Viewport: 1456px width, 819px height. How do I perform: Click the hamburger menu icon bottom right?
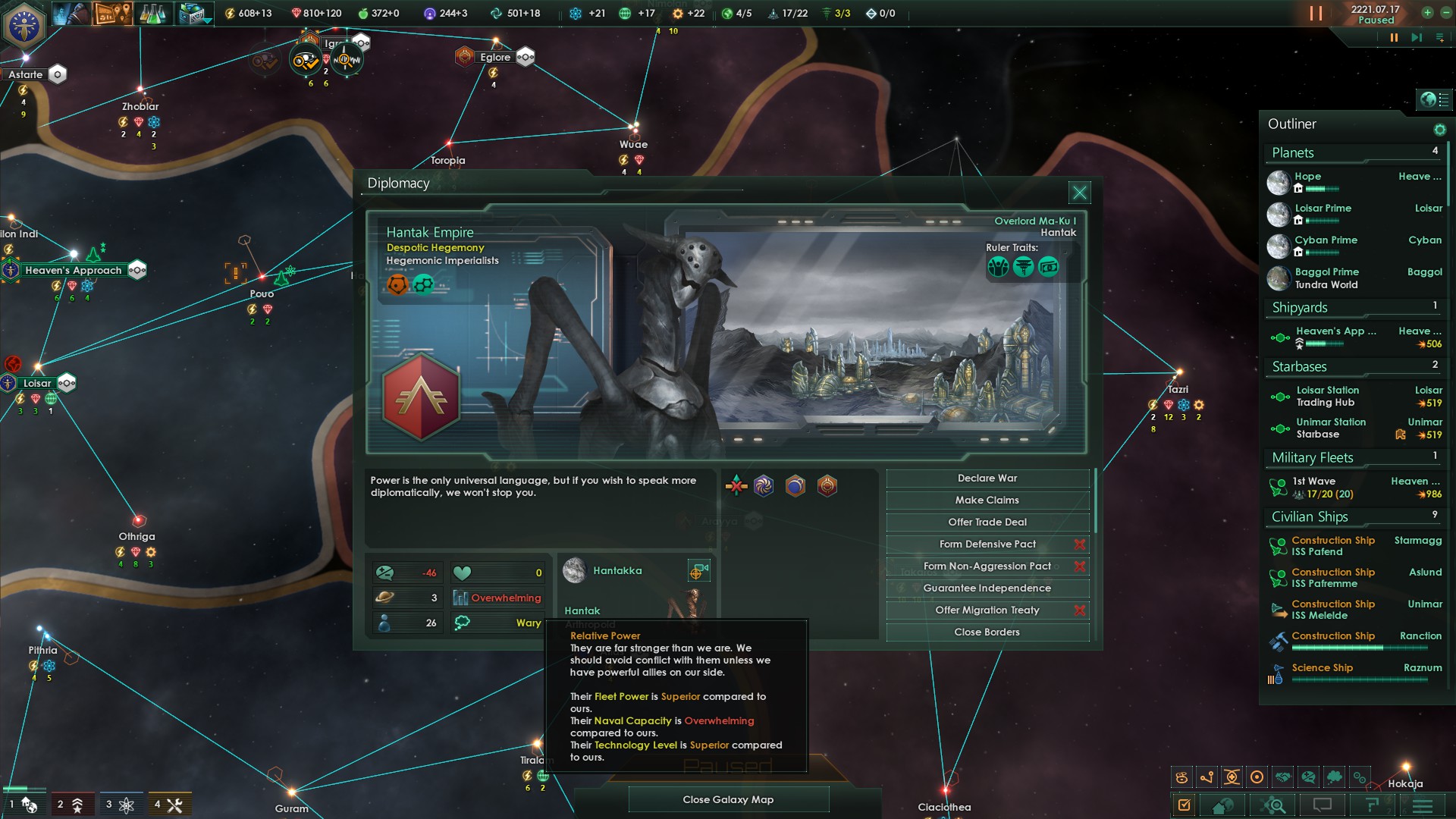click(x=1422, y=805)
